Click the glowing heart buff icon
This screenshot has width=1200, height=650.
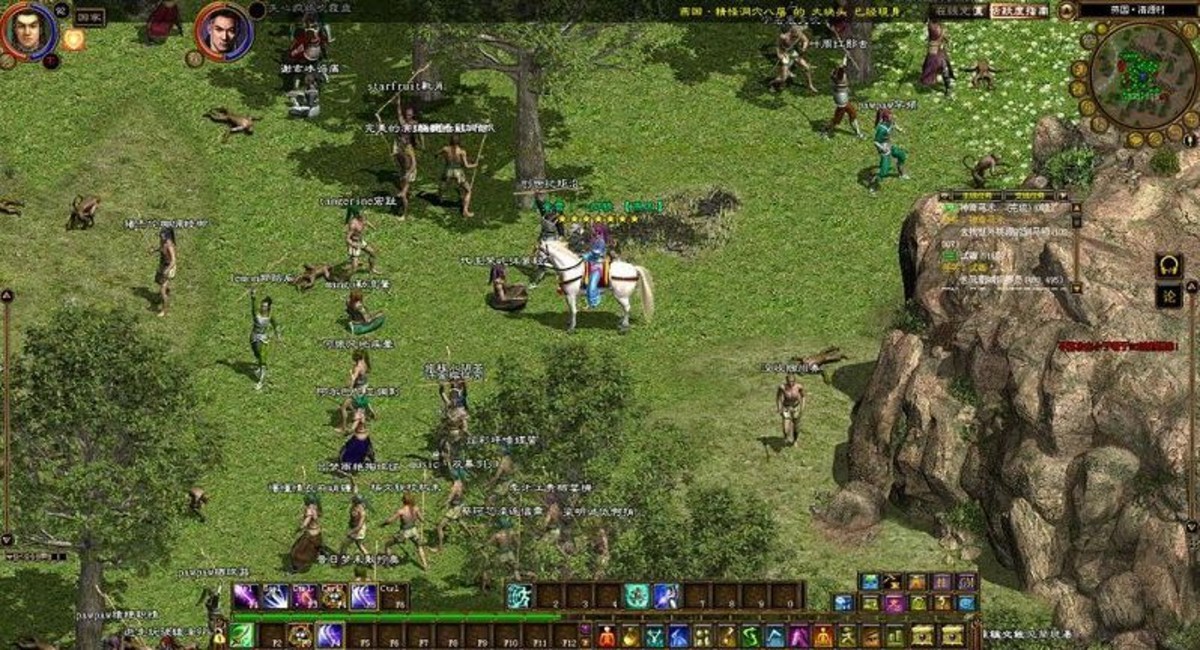tap(73, 40)
